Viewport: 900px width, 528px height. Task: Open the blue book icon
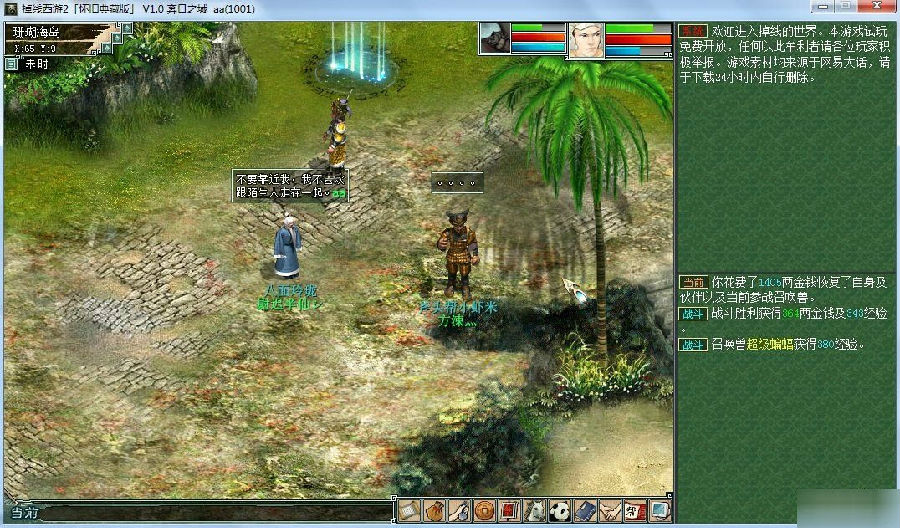585,510
